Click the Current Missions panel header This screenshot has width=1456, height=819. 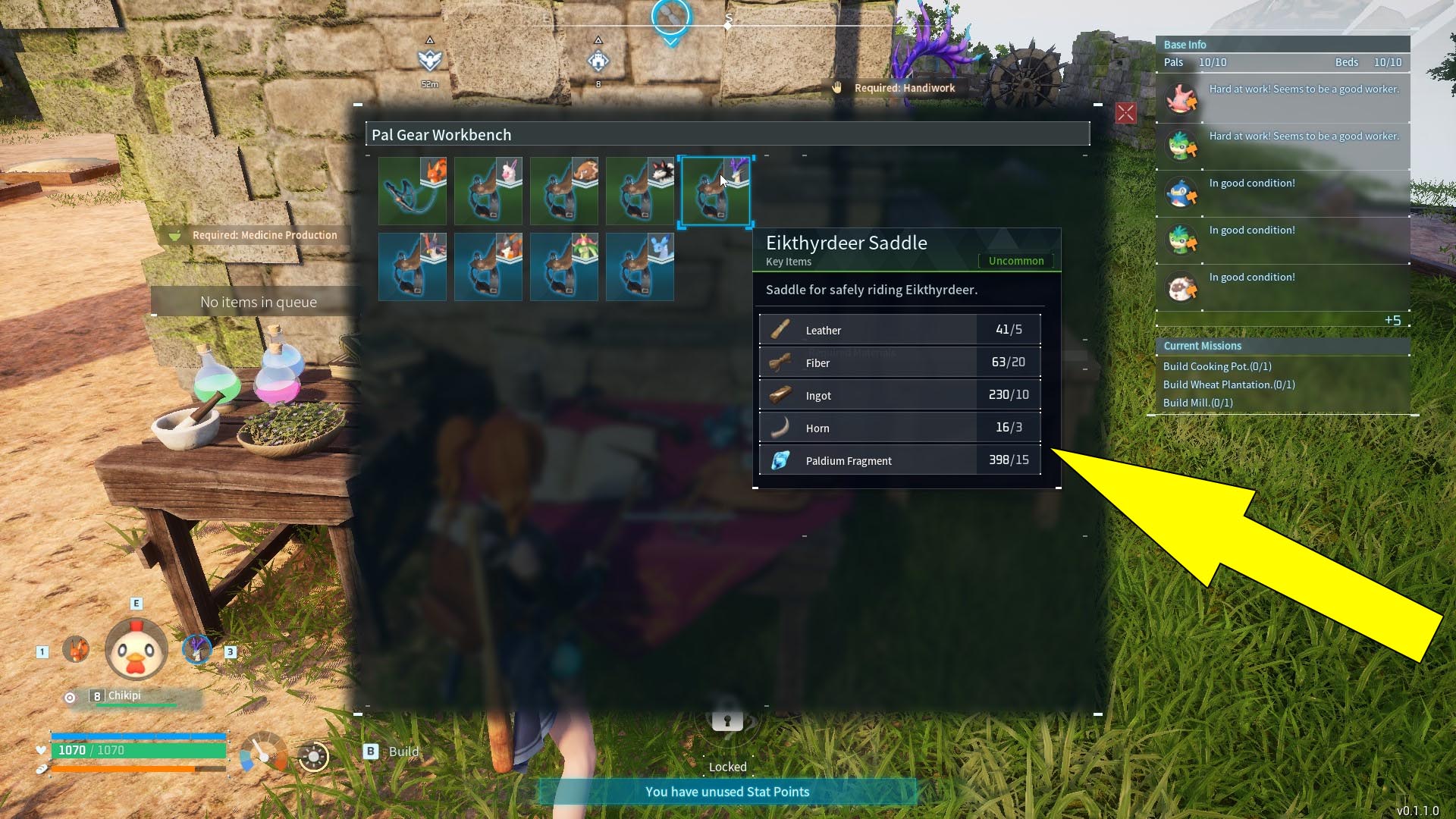[1203, 346]
